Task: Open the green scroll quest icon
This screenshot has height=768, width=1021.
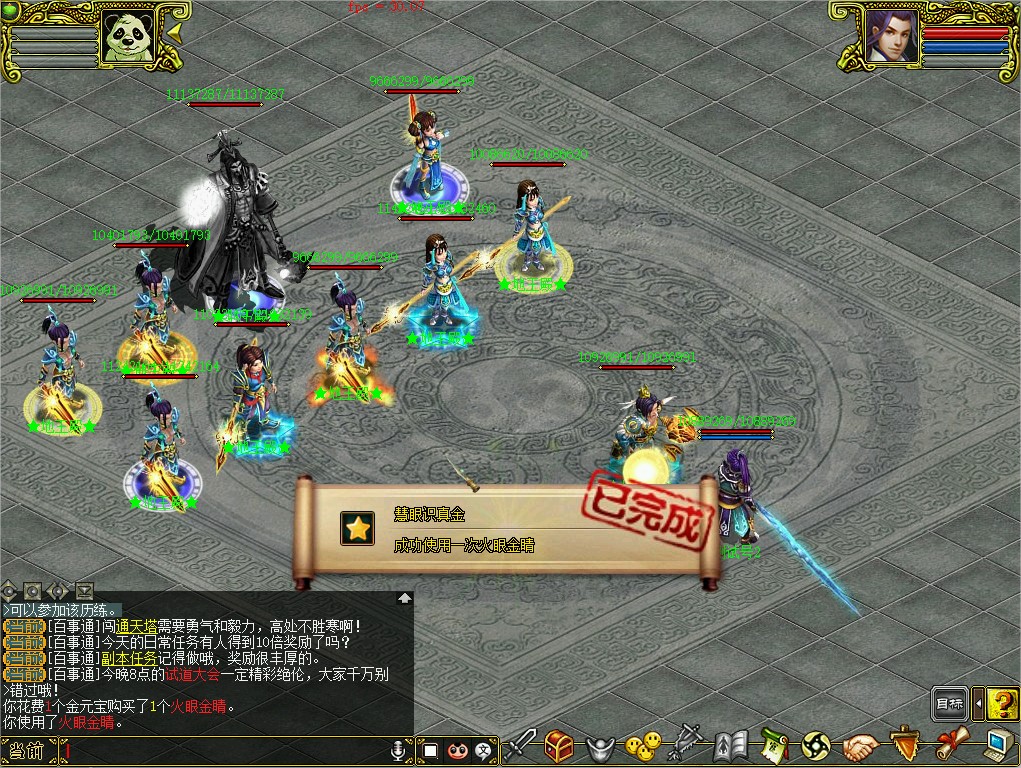Action: tap(775, 745)
